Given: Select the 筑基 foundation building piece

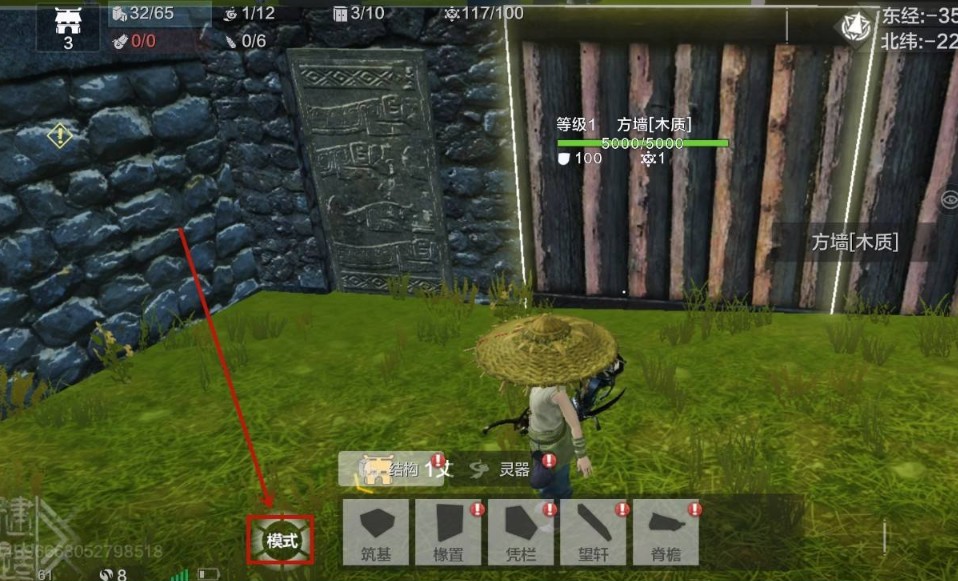Looking at the screenshot, I should click(x=376, y=531).
